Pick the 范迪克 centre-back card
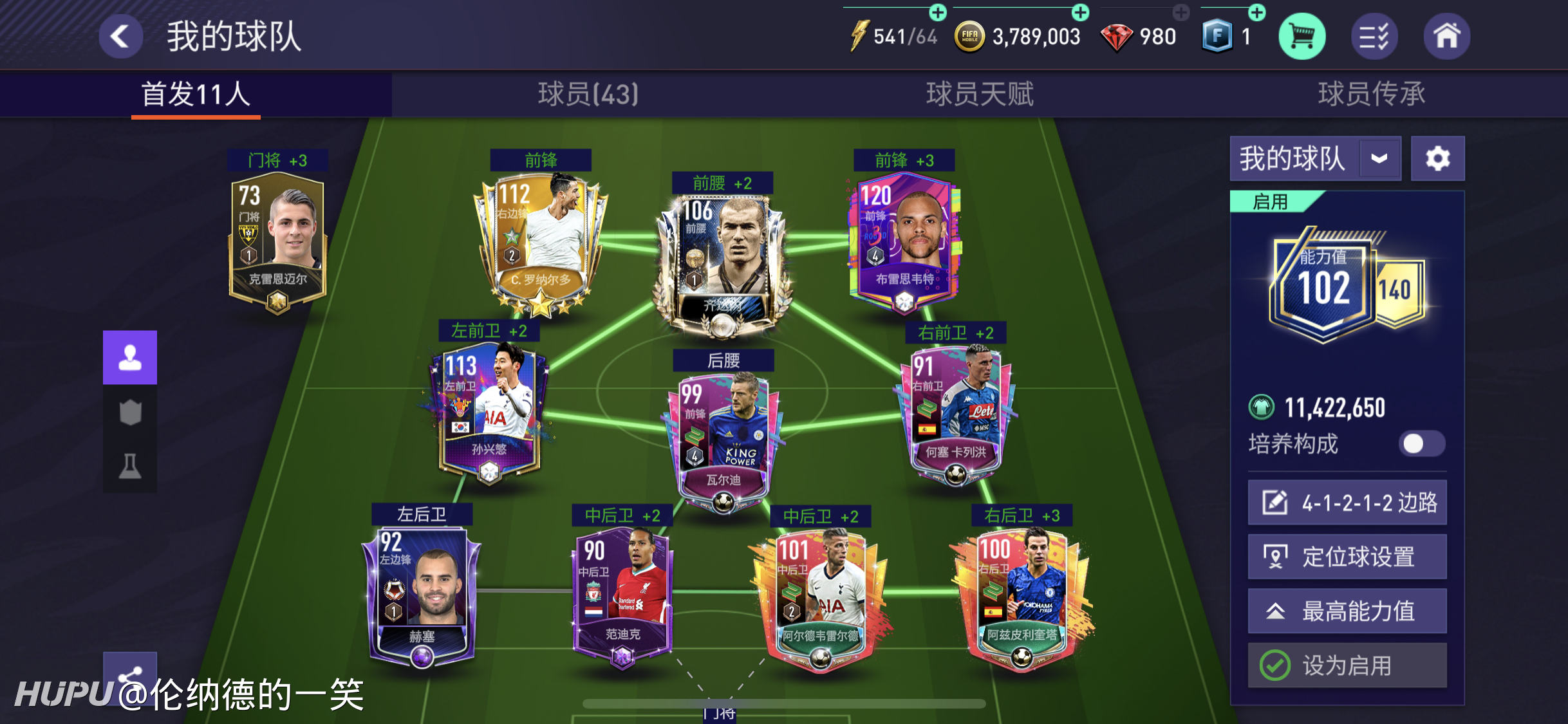Viewport: 1568px width, 724px height. point(622,592)
